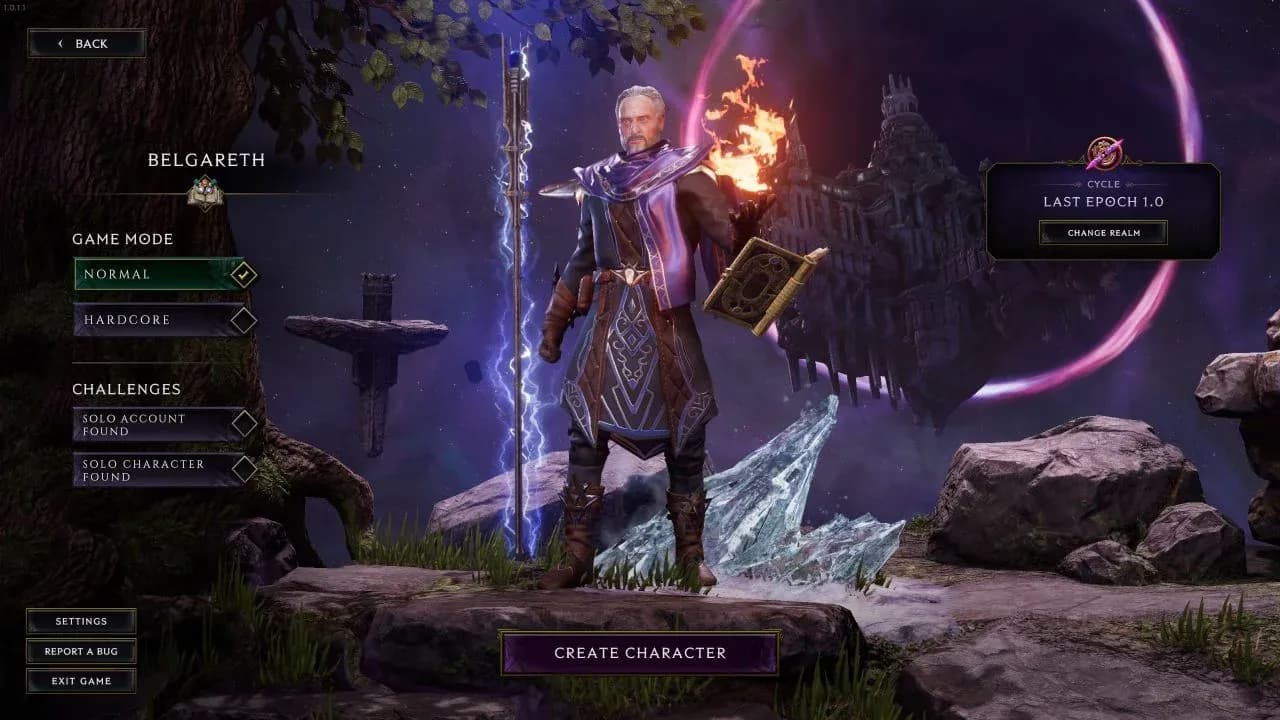
Task: Click the character name Belgareth
Action: [206, 160]
